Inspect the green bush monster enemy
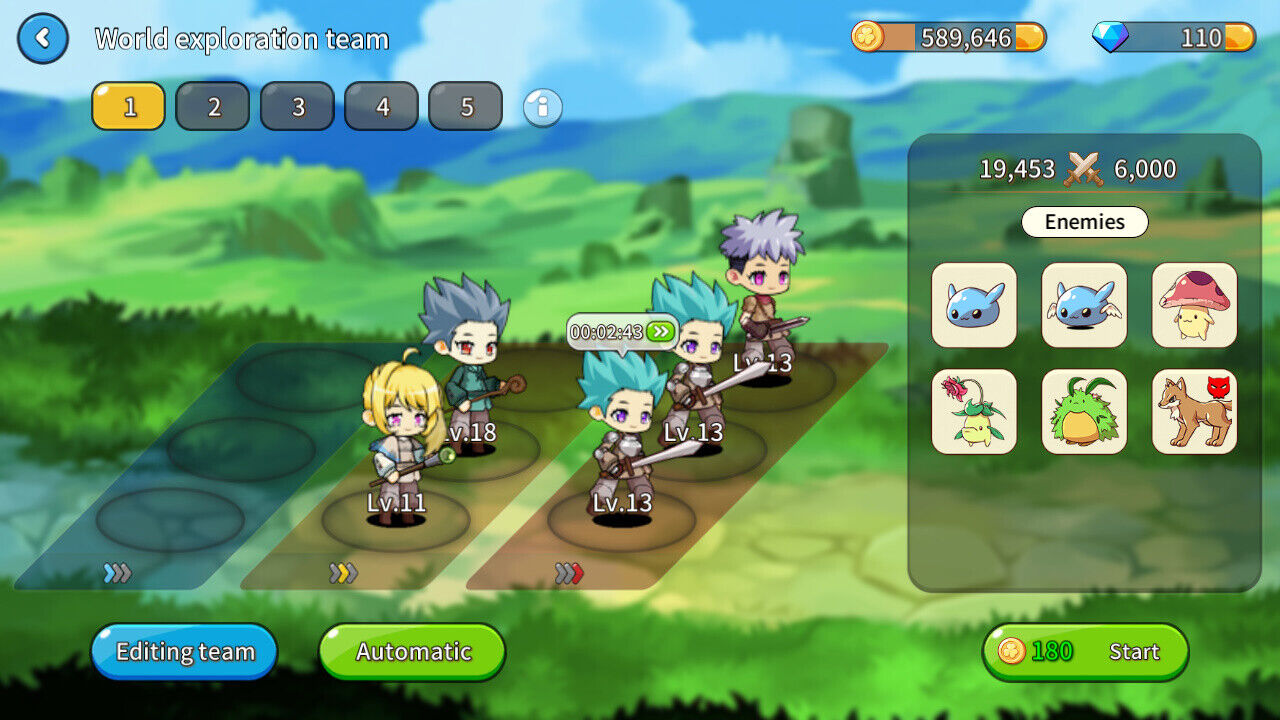 point(1084,412)
